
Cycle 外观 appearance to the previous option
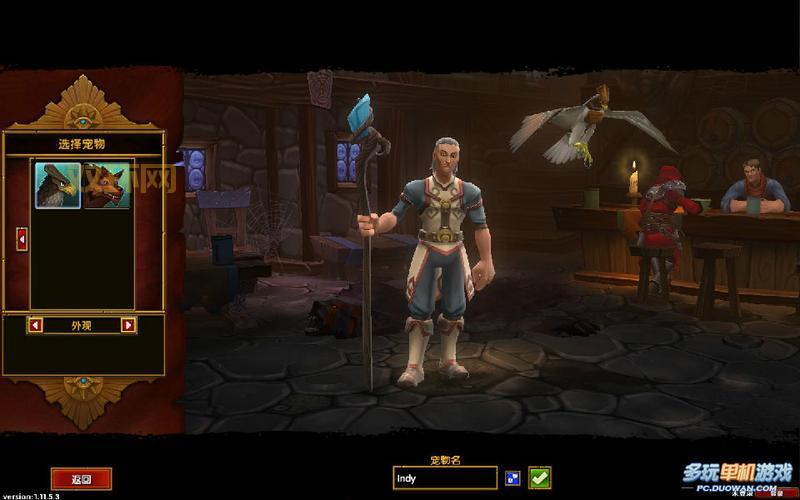point(36,325)
